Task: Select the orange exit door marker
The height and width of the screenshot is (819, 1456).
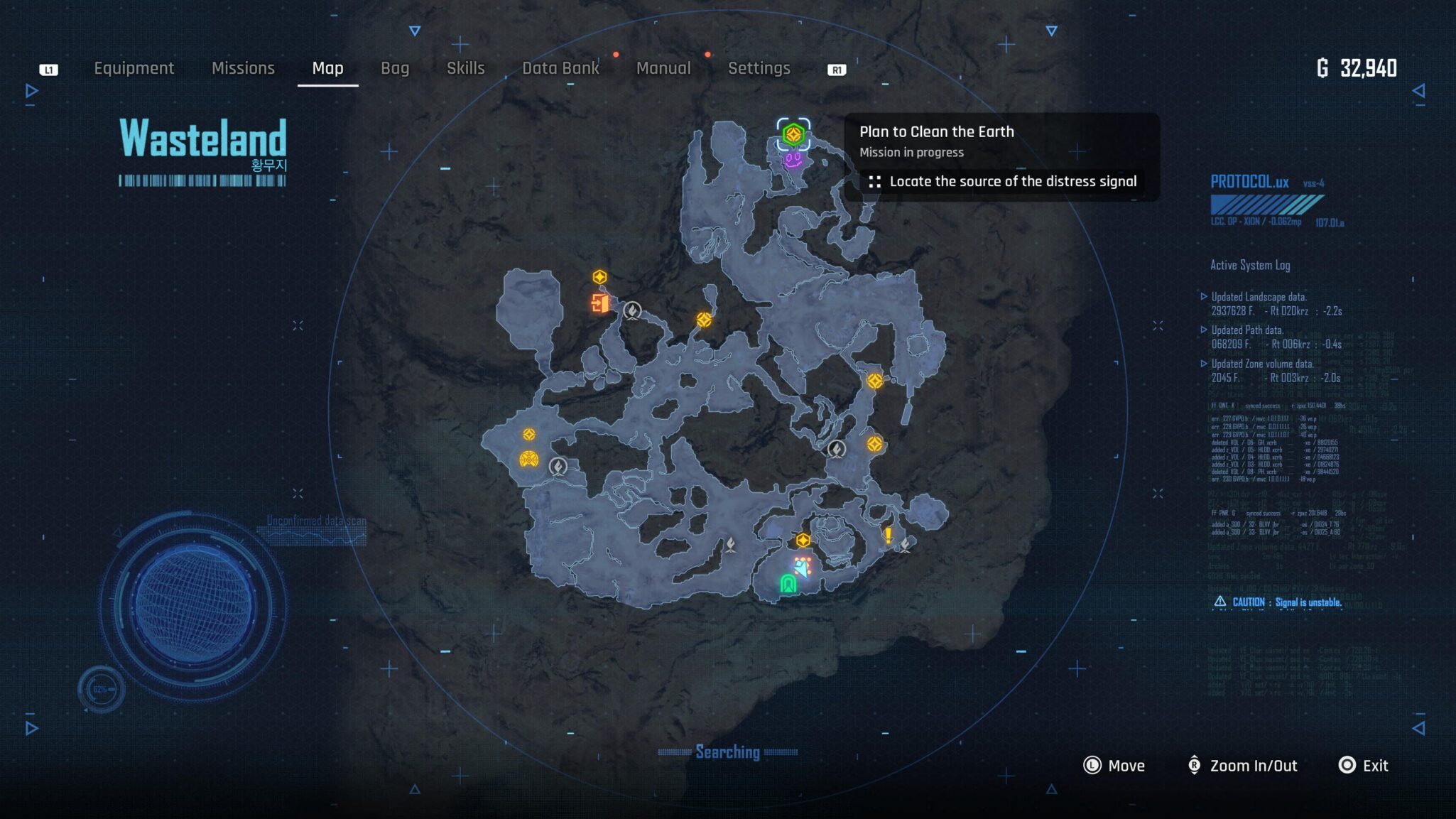Action: pos(599,304)
